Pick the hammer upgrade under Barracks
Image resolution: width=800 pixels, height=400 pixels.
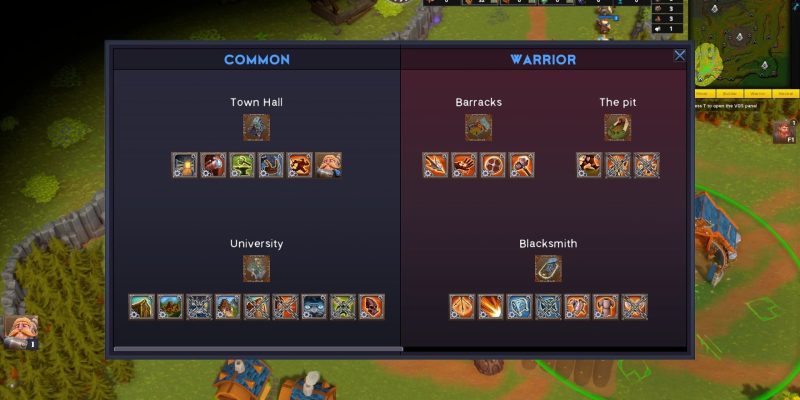(521, 165)
